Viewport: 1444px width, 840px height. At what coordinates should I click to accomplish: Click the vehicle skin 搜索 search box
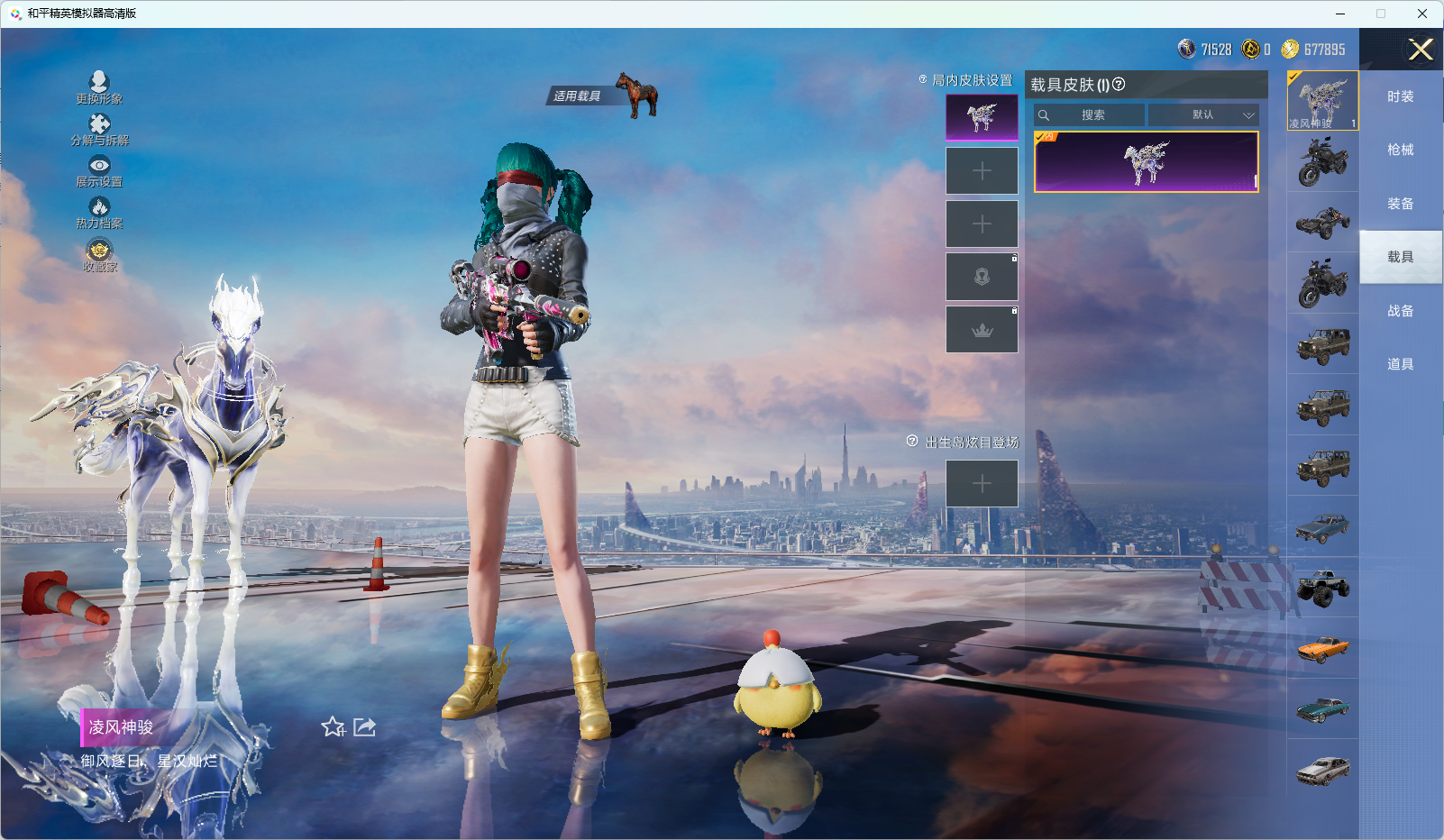coord(1090,115)
